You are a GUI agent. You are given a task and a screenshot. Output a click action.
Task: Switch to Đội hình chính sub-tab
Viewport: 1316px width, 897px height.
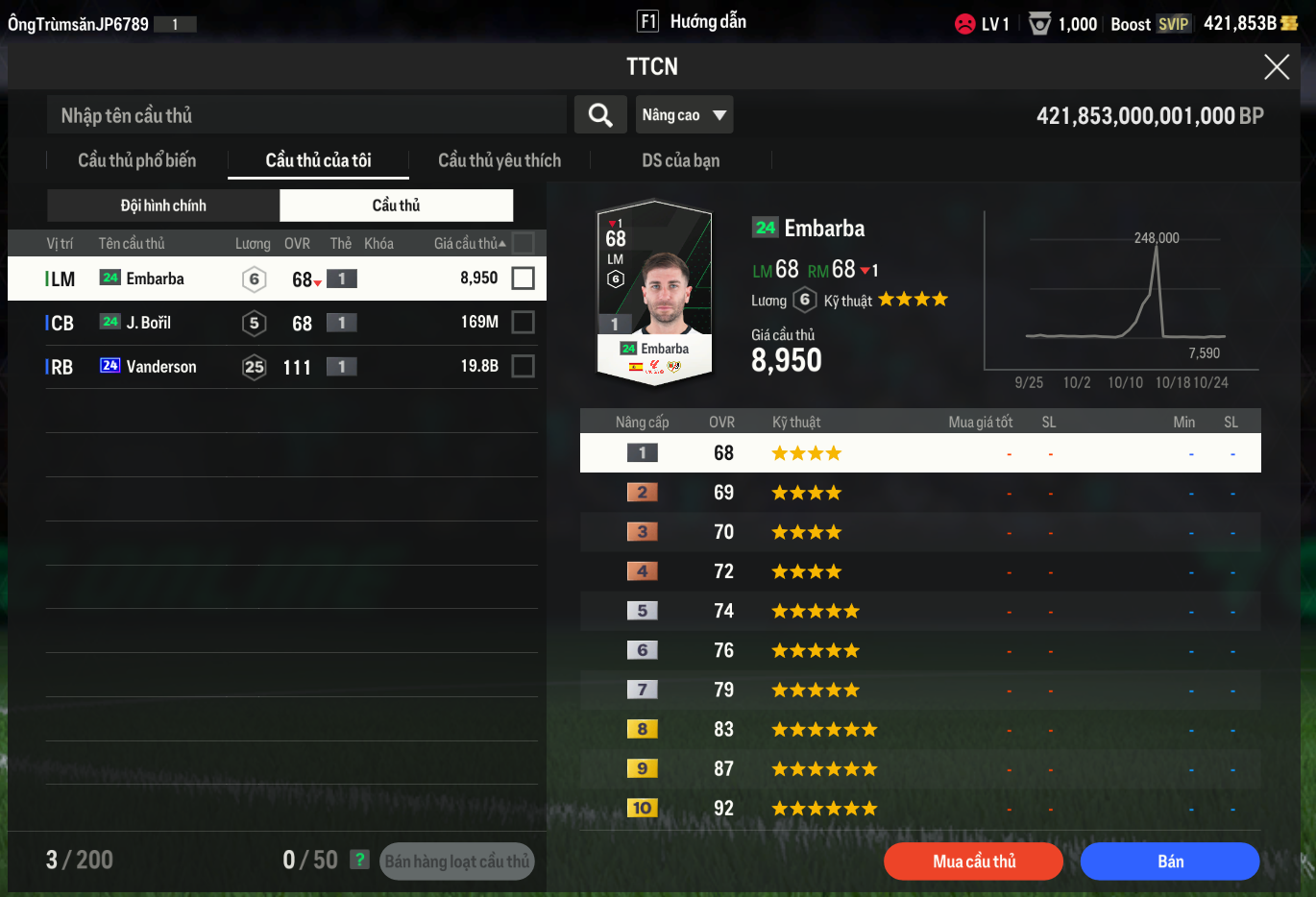click(x=163, y=206)
